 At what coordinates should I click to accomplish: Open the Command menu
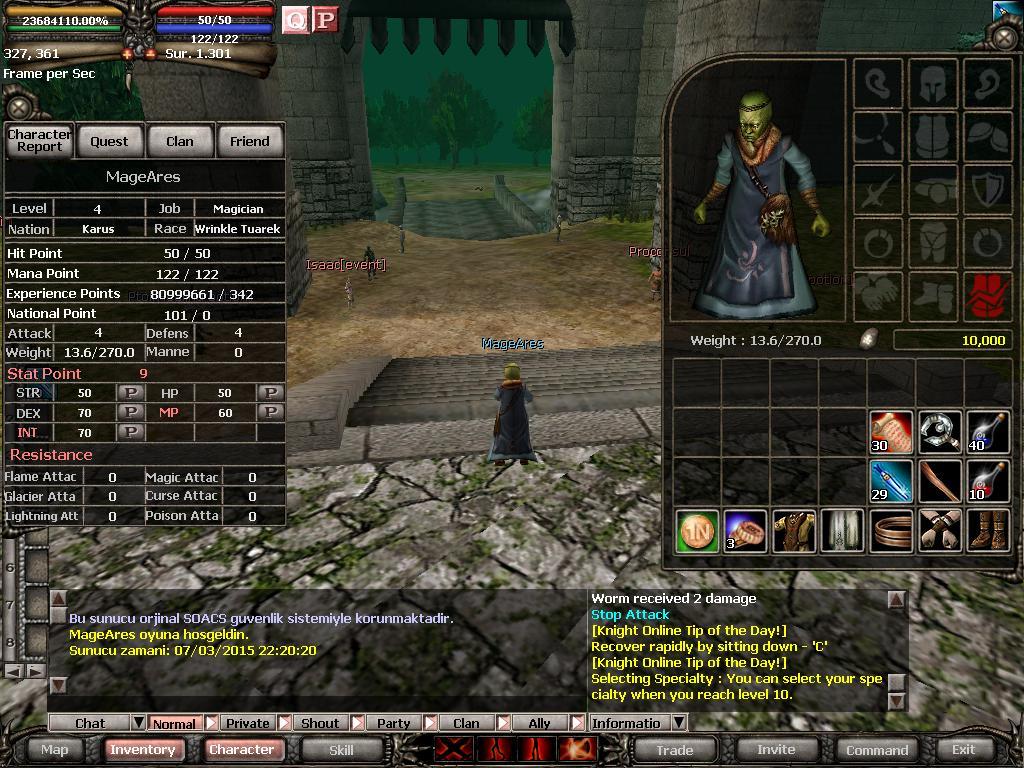click(877, 749)
